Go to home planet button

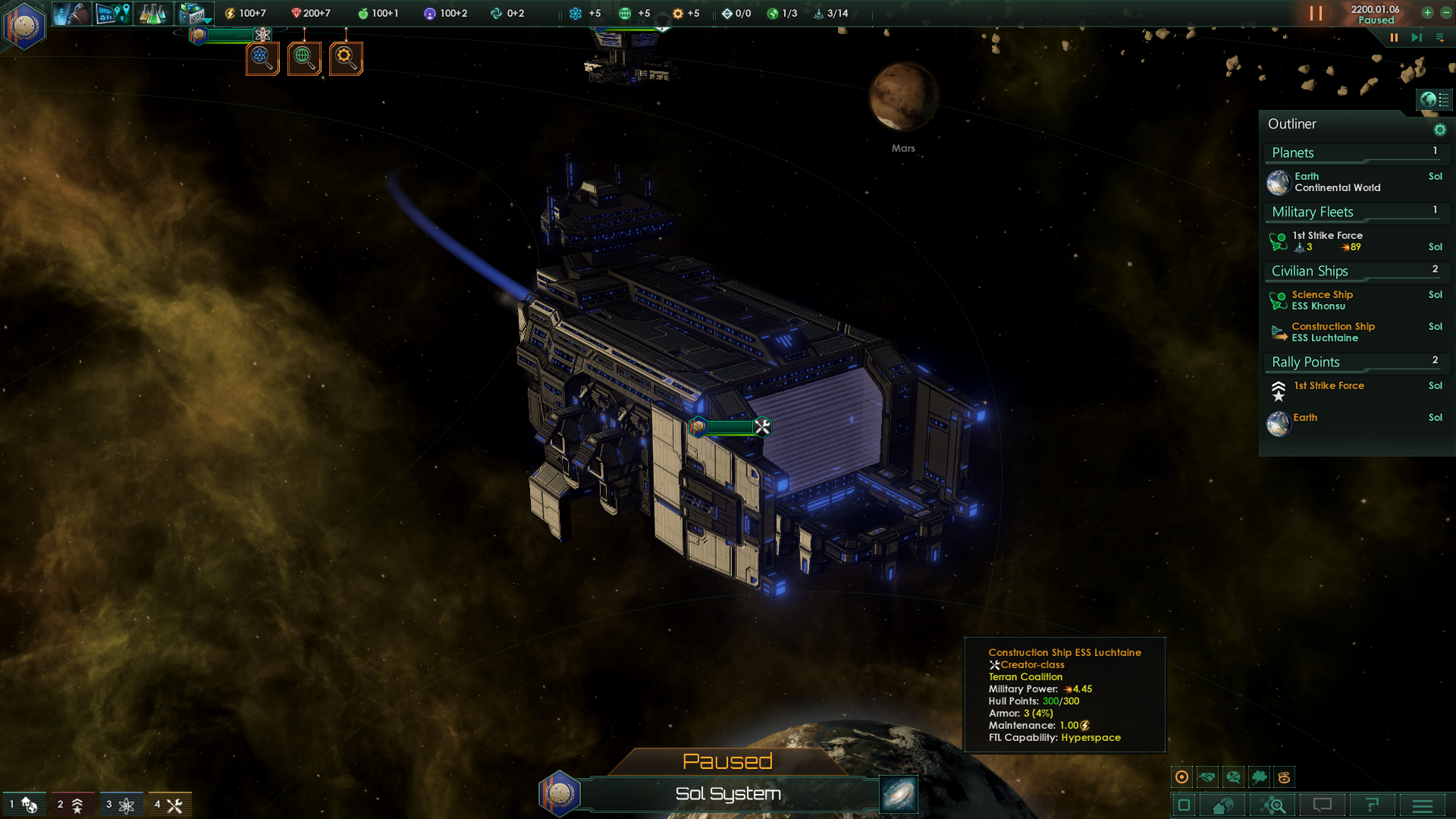tap(1222, 805)
